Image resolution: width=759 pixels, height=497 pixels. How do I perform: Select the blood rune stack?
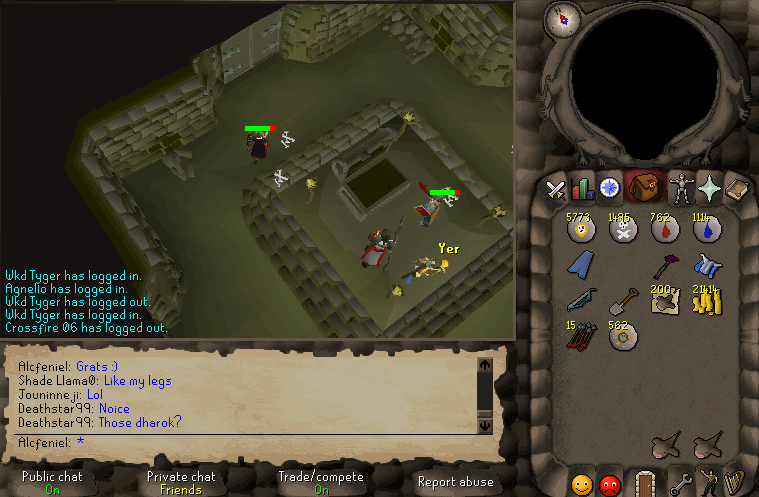tap(665, 230)
